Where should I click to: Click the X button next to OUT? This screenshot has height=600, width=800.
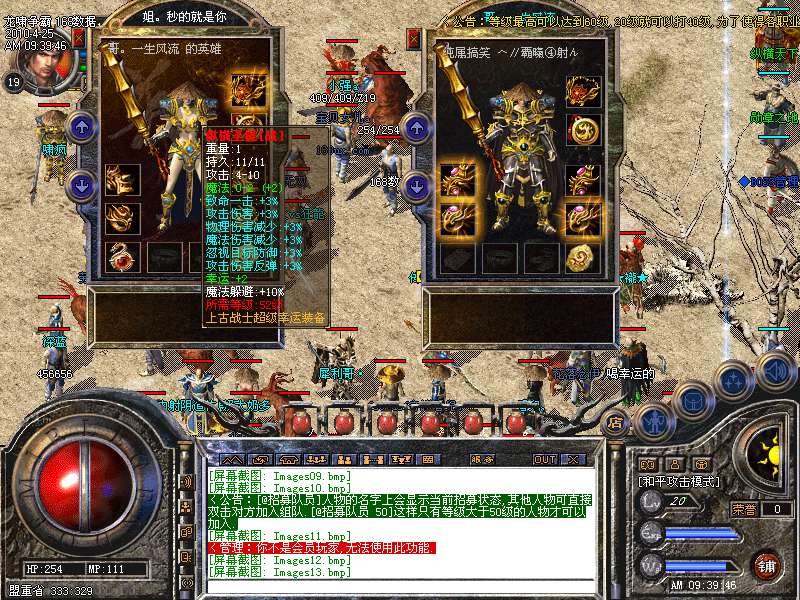(572, 459)
